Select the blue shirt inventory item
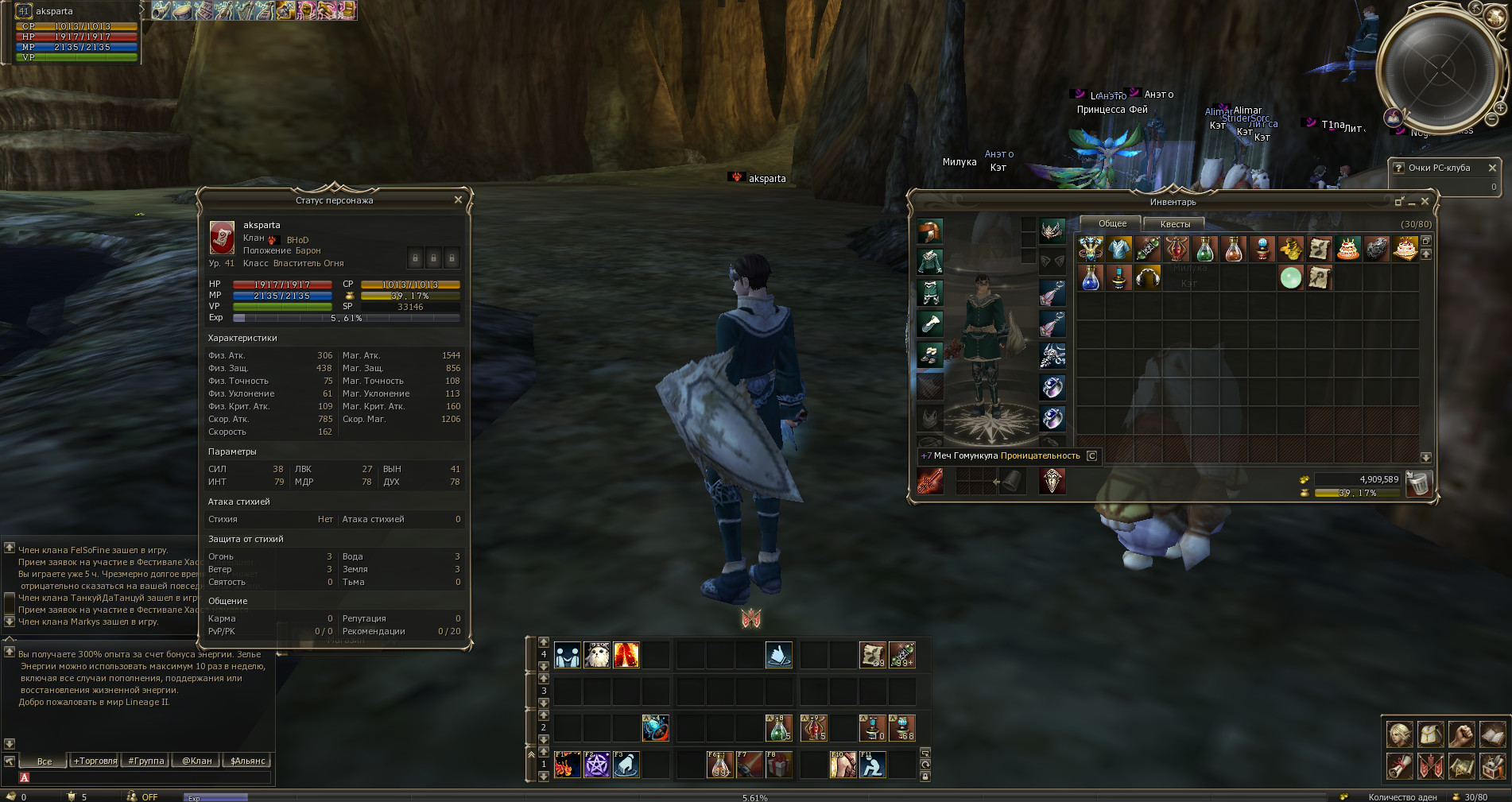This screenshot has width=1512, height=802. point(1119,250)
